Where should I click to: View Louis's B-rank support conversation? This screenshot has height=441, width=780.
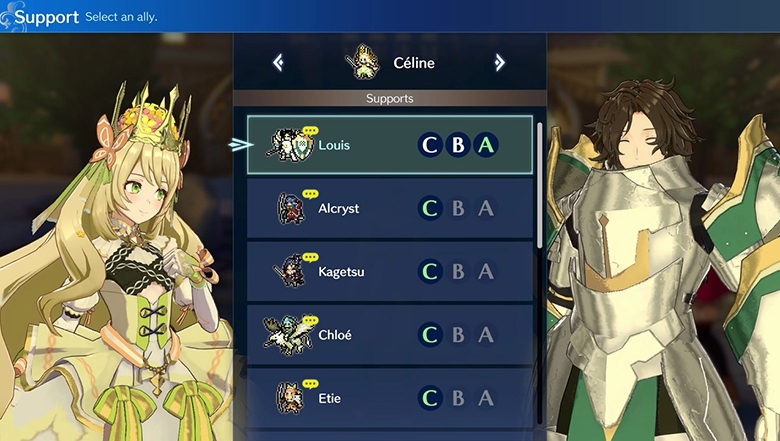458,145
